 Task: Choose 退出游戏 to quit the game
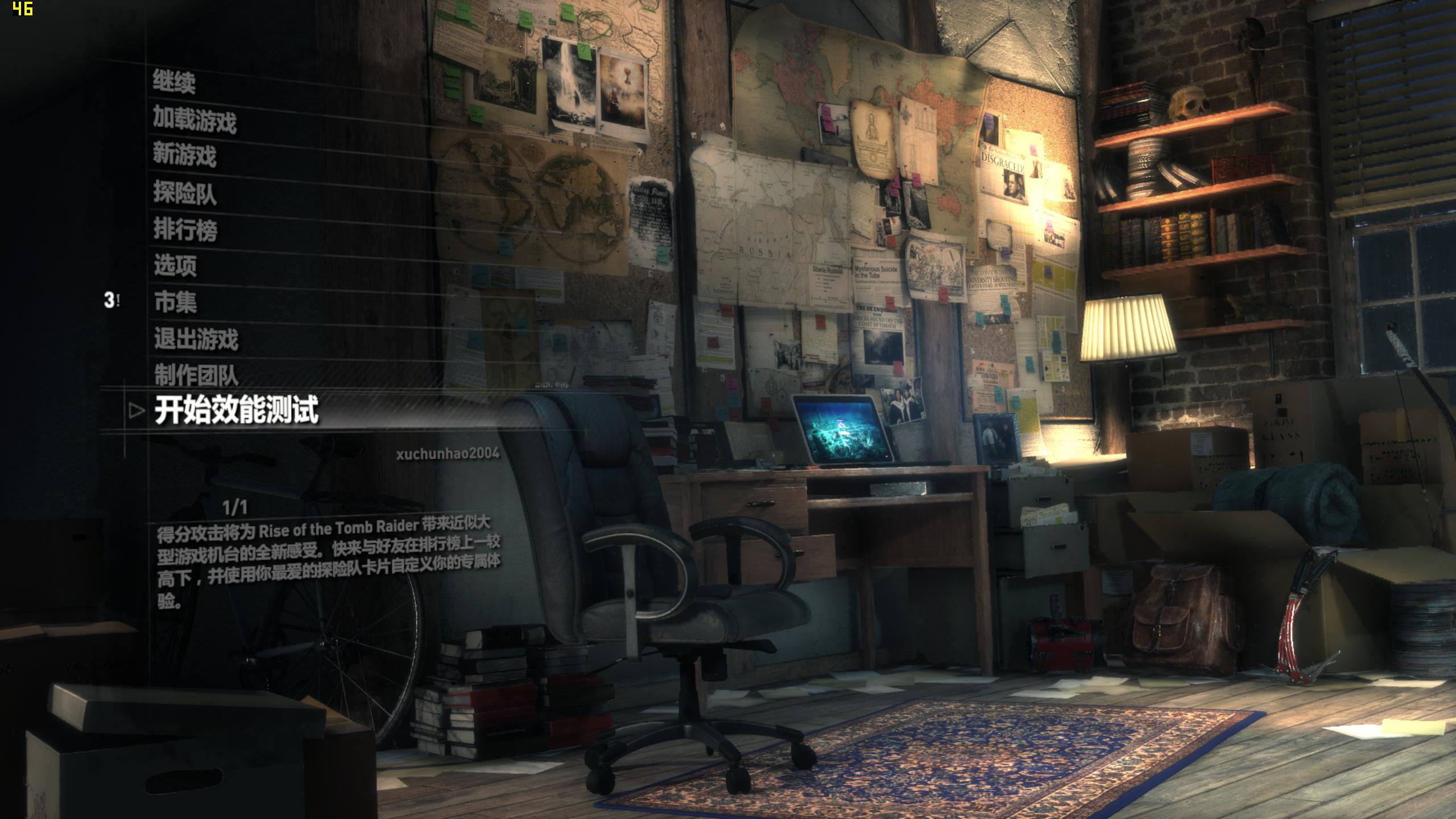point(196,340)
